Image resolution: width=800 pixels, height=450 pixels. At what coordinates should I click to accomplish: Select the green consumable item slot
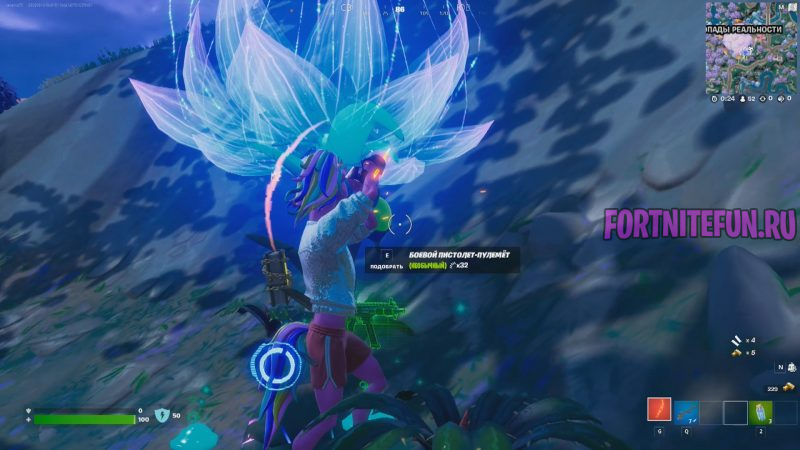[x=762, y=411]
